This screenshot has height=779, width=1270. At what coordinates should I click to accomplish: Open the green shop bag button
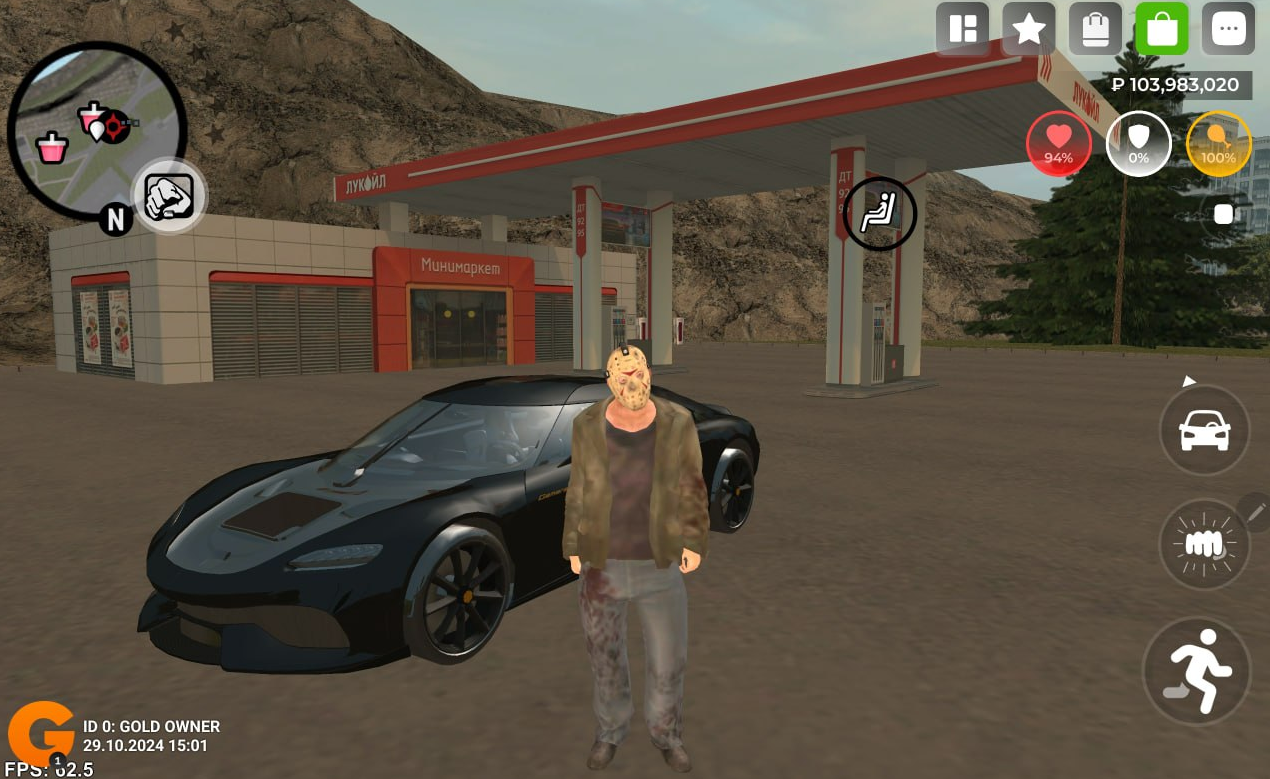pos(1162,29)
